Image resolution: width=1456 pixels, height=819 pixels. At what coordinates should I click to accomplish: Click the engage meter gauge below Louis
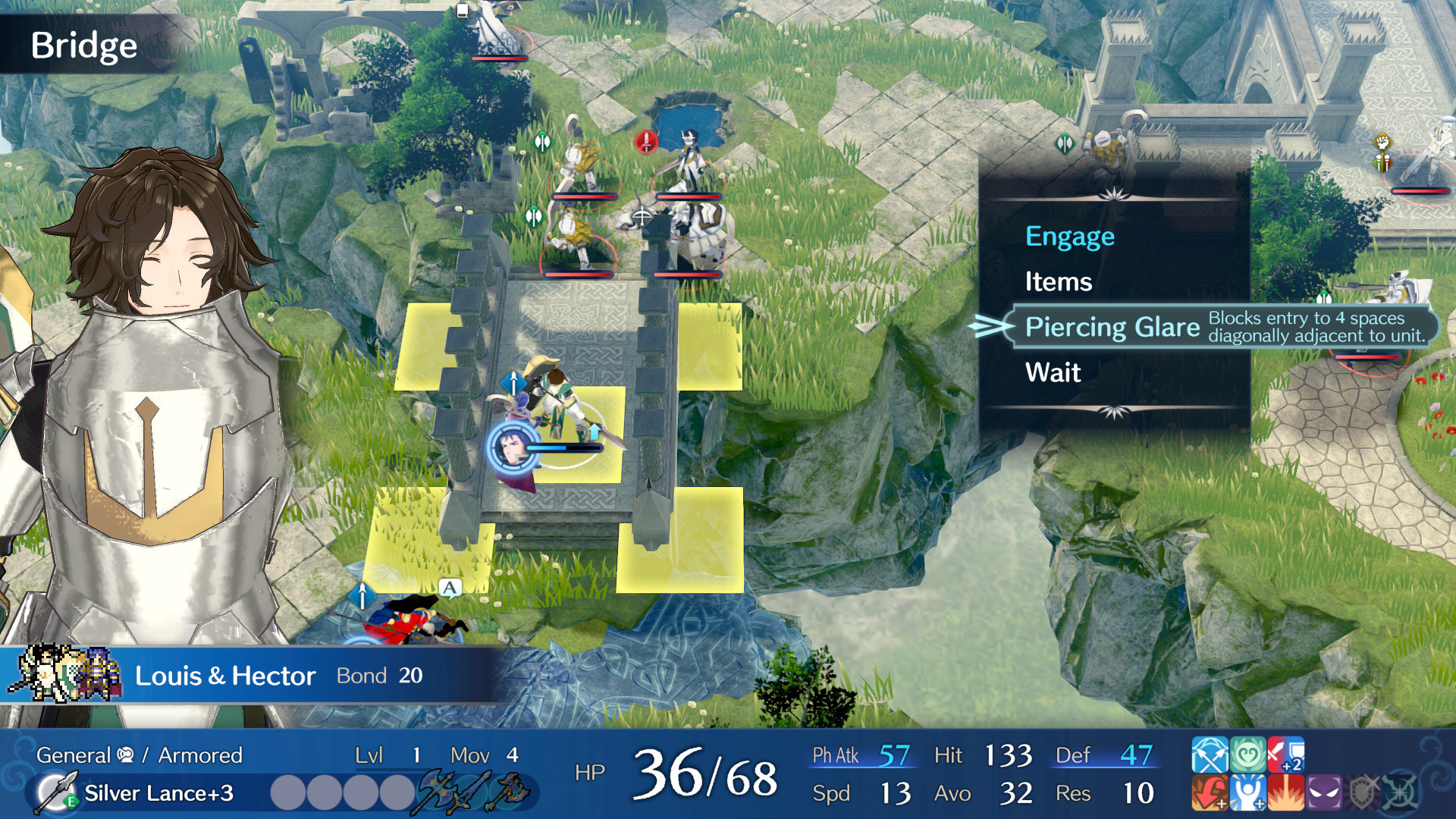[x=563, y=446]
